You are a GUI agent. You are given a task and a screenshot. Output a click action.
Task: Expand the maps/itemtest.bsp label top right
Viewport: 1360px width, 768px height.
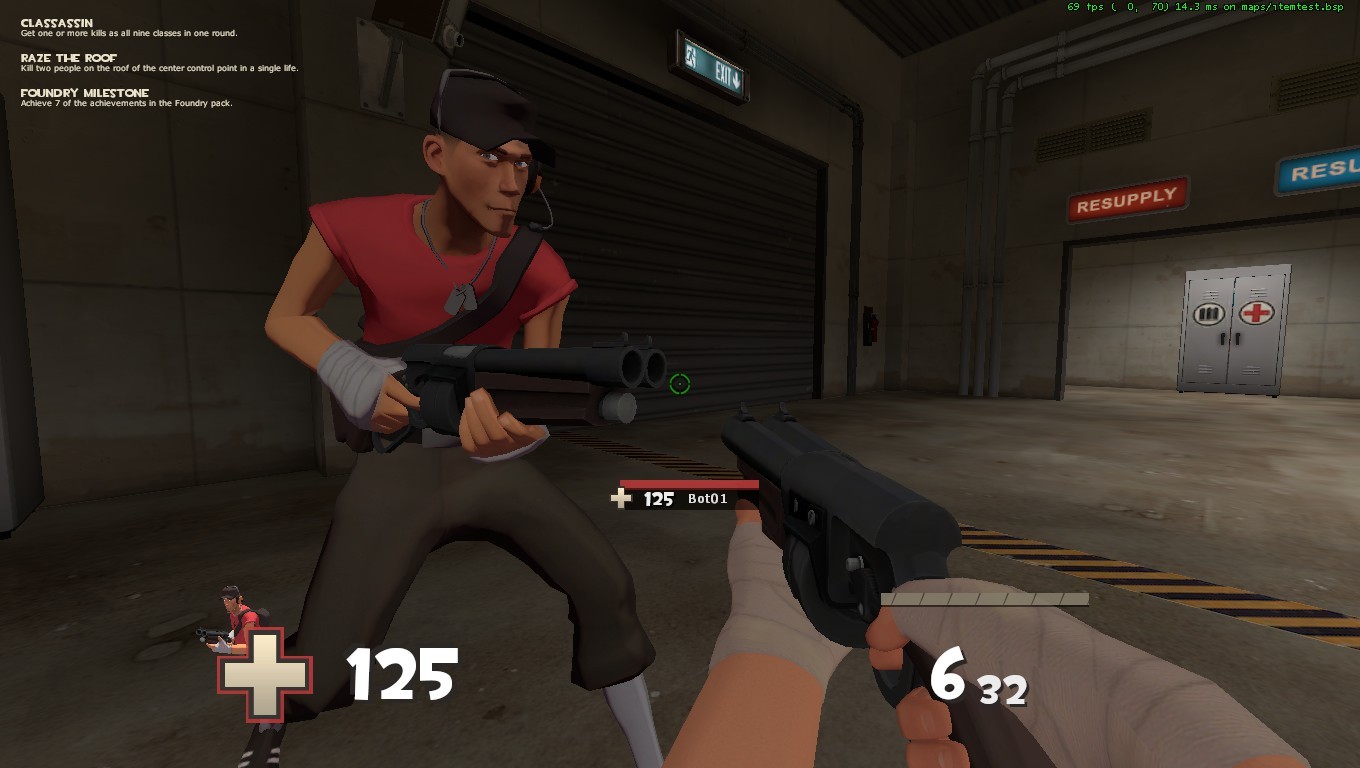pos(1290,8)
